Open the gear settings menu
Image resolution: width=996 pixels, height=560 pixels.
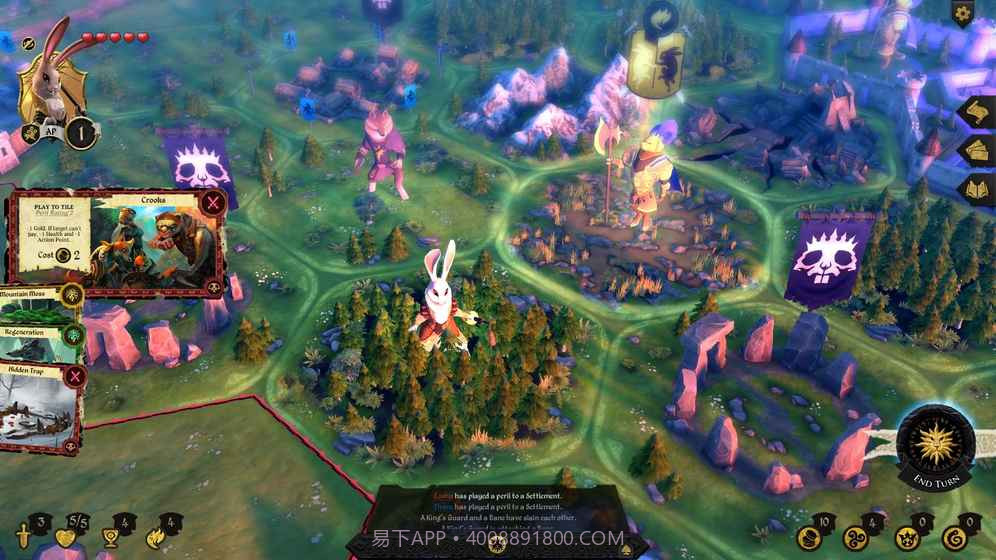pos(963,14)
